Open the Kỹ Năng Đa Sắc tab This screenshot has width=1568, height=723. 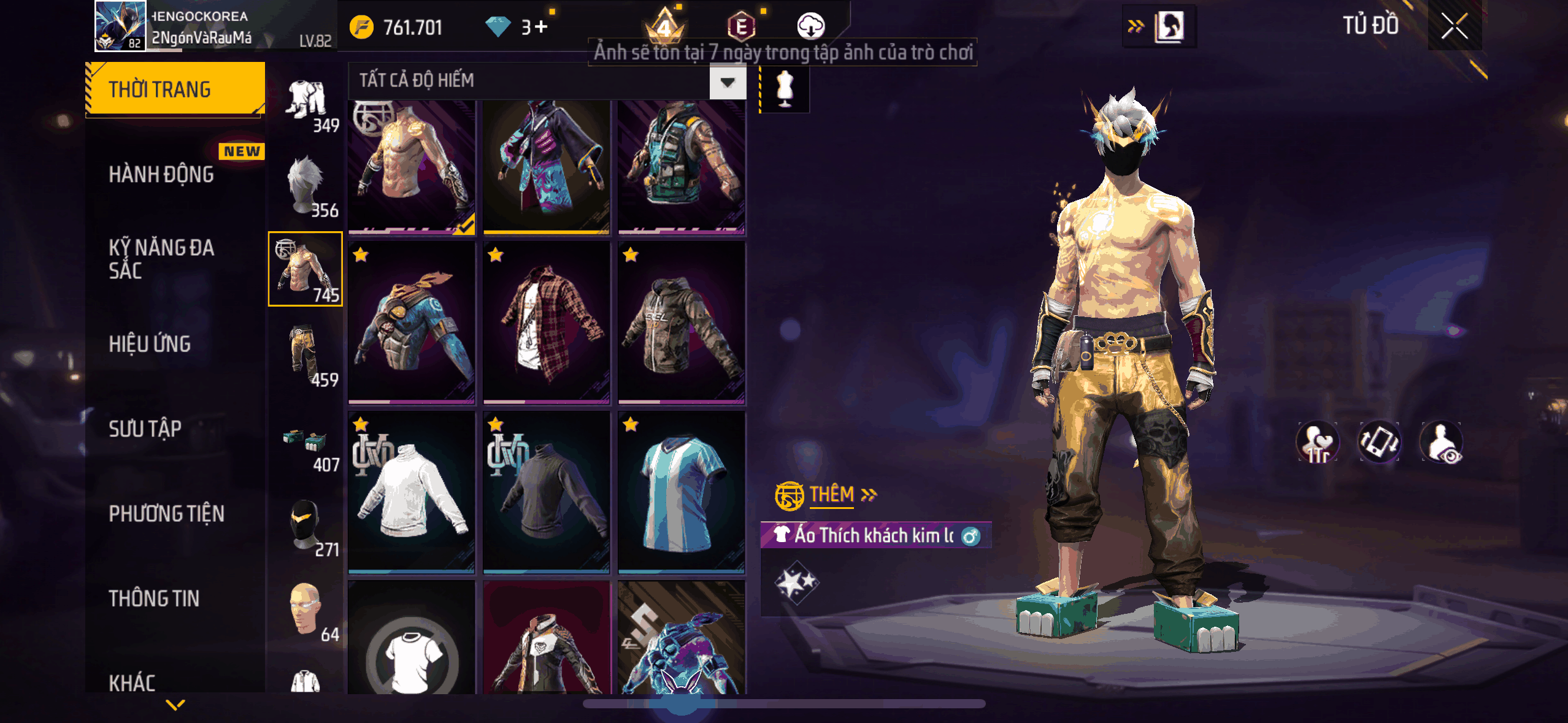tap(161, 259)
